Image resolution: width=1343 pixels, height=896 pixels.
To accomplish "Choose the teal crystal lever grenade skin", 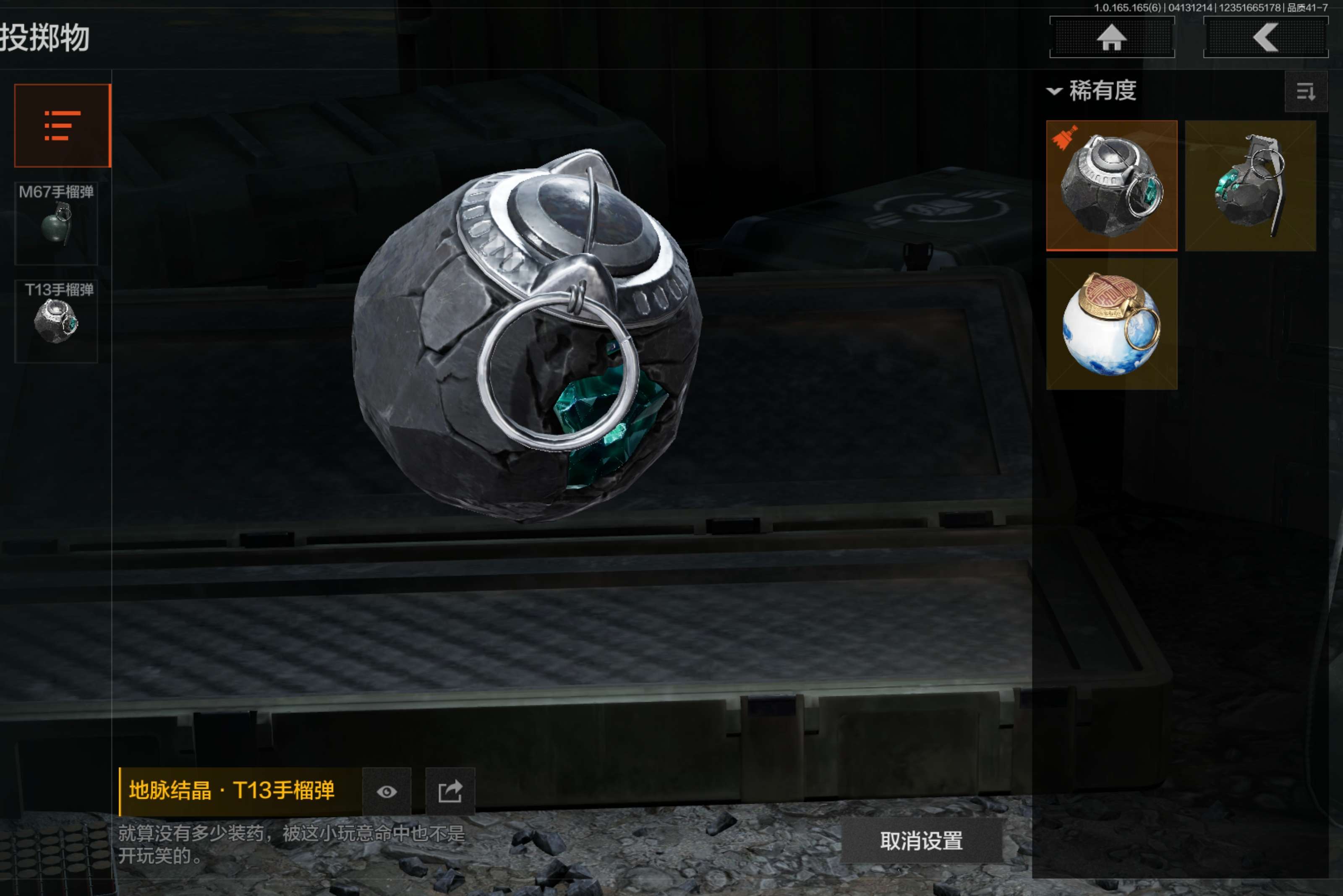I will click(x=1250, y=185).
